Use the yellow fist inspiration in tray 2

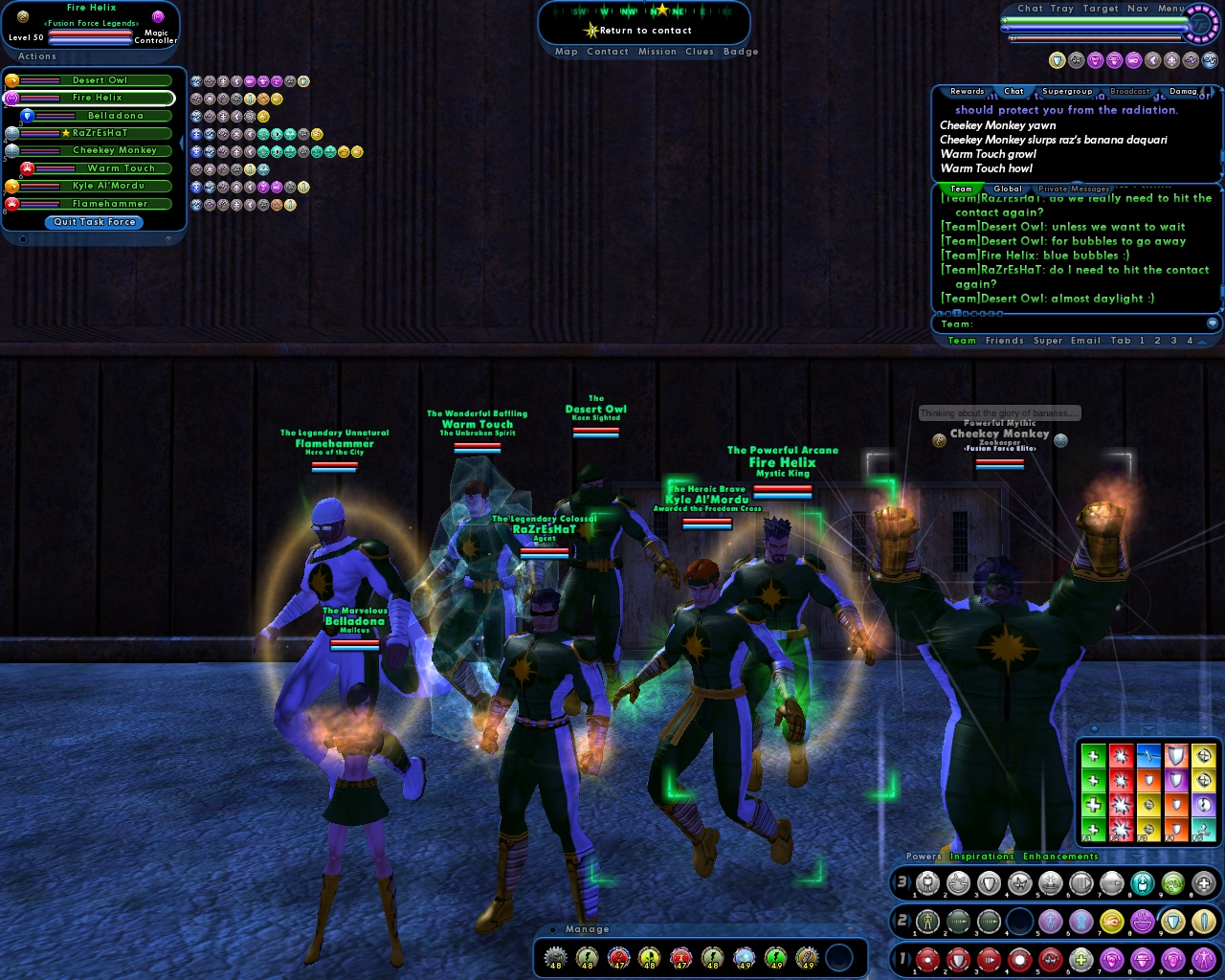click(1110, 921)
